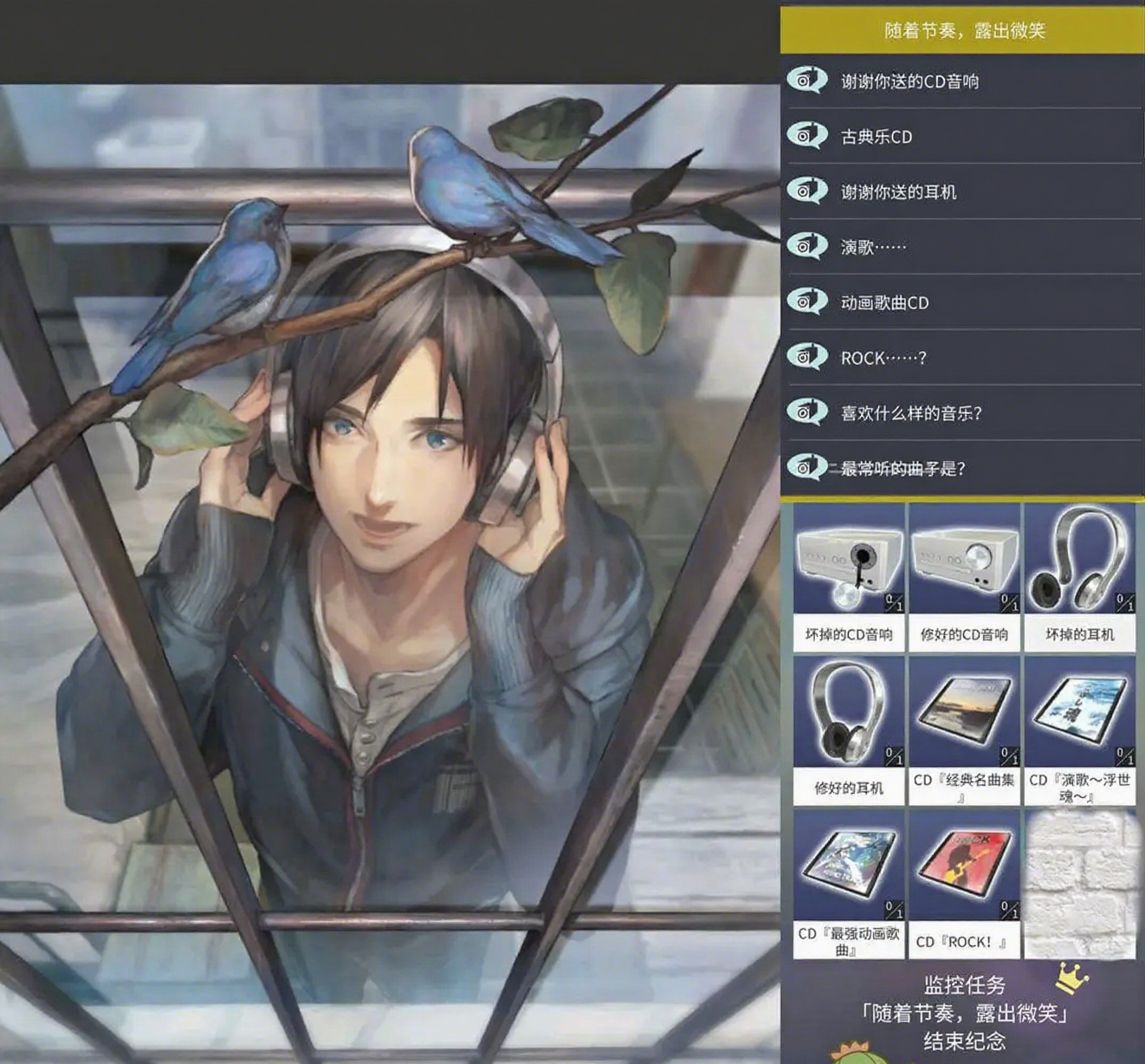Image resolution: width=1145 pixels, height=1064 pixels.
Task: Select the topic 谢谢你送的CD音响
Action: [909, 81]
